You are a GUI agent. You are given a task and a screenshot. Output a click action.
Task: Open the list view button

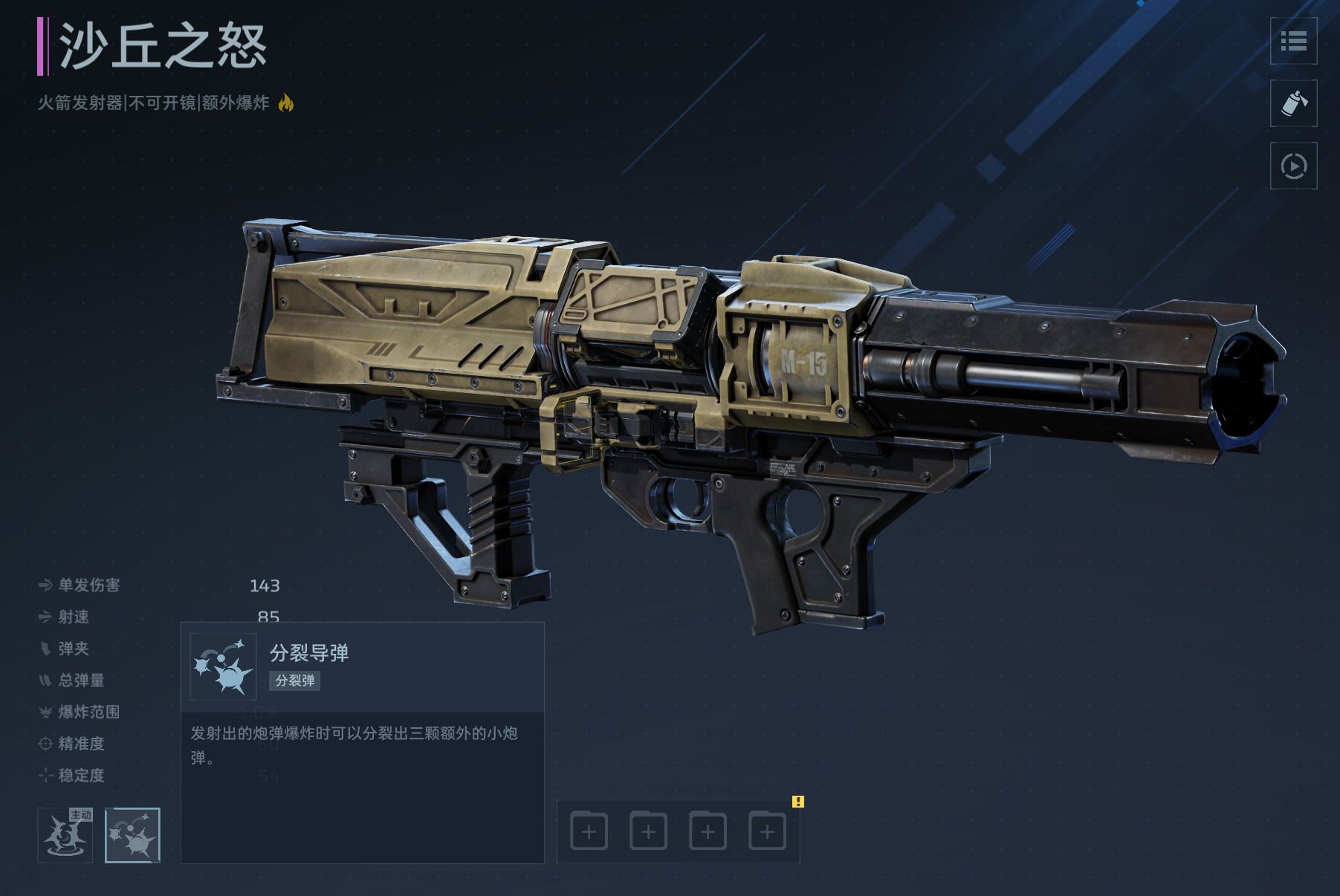pos(1293,41)
